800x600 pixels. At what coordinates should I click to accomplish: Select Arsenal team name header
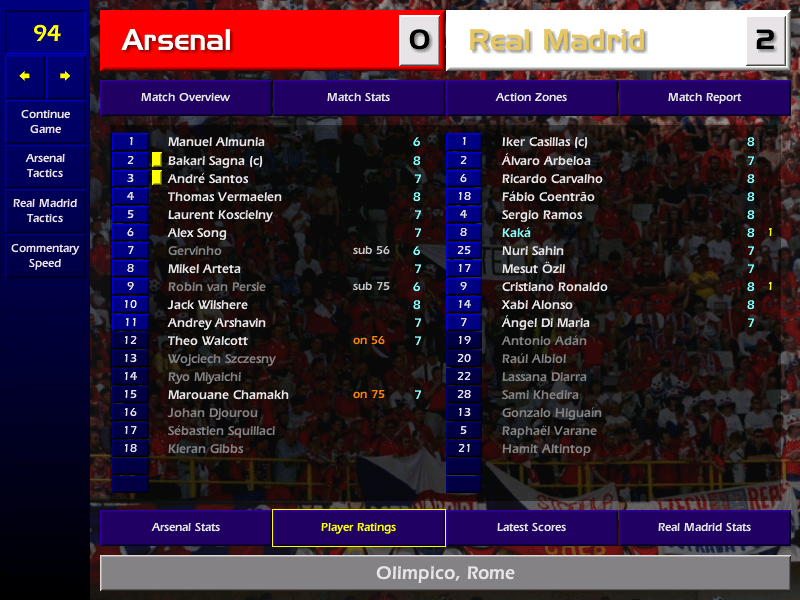pos(248,40)
